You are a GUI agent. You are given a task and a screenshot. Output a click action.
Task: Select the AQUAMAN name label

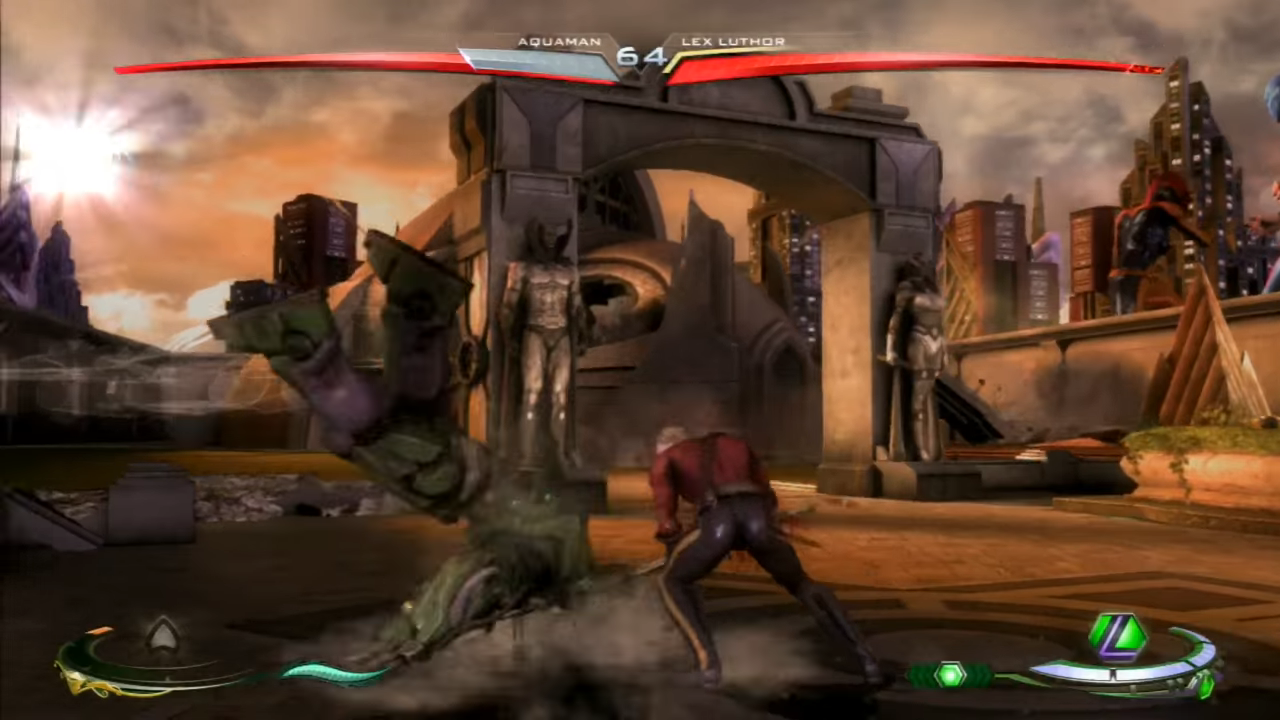pyautogui.click(x=558, y=41)
